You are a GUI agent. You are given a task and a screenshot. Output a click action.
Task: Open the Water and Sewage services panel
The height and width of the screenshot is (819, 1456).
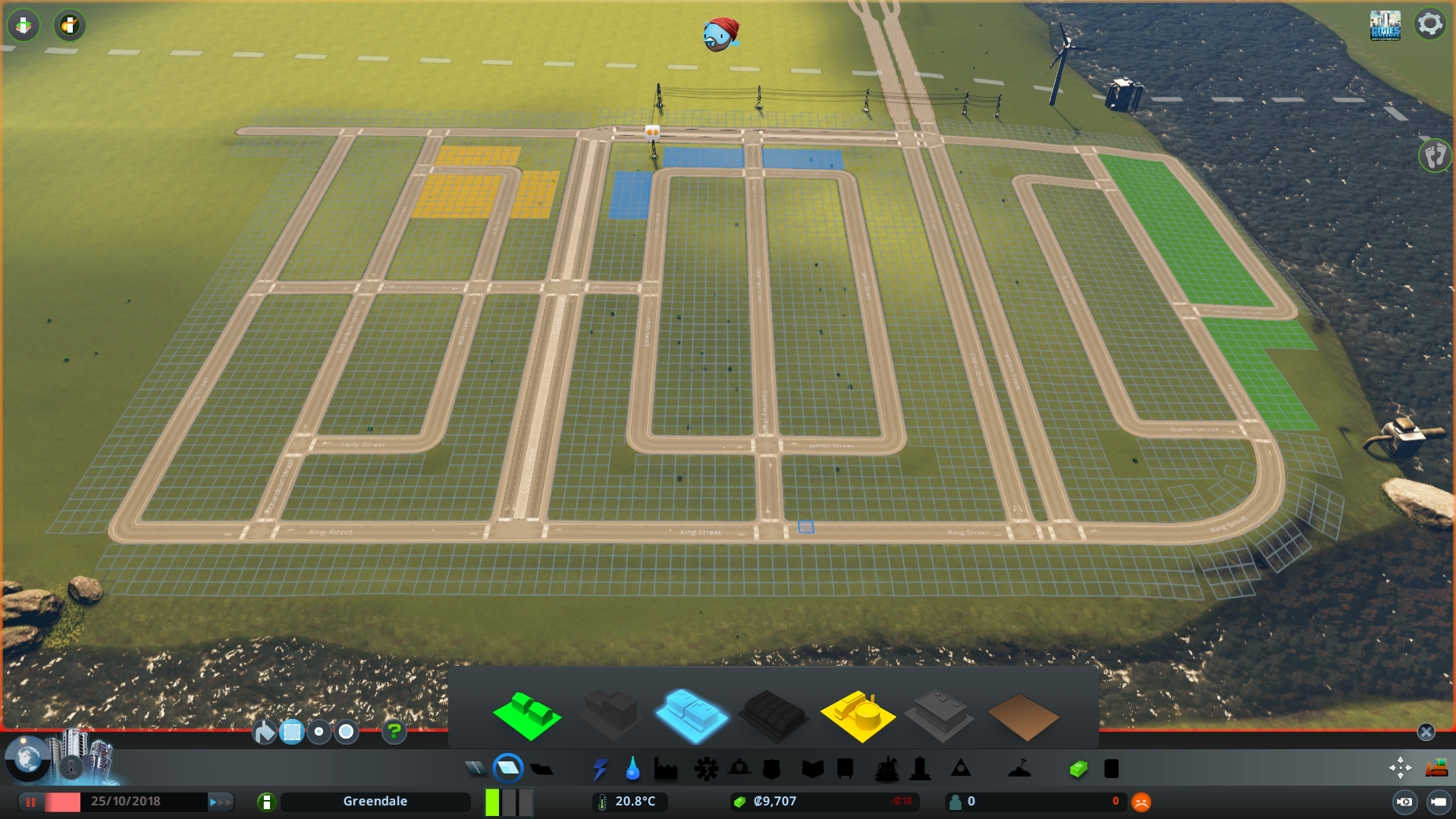632,768
